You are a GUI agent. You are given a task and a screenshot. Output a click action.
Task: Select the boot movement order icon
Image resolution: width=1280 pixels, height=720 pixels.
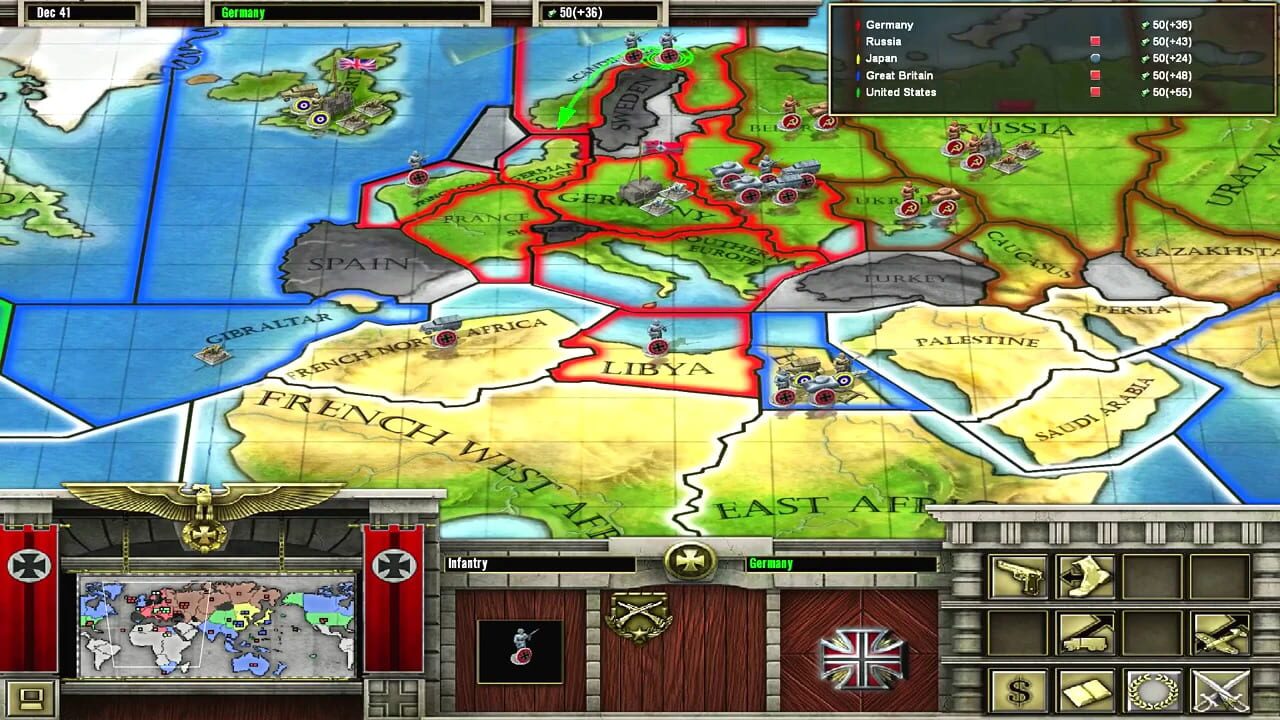1084,577
